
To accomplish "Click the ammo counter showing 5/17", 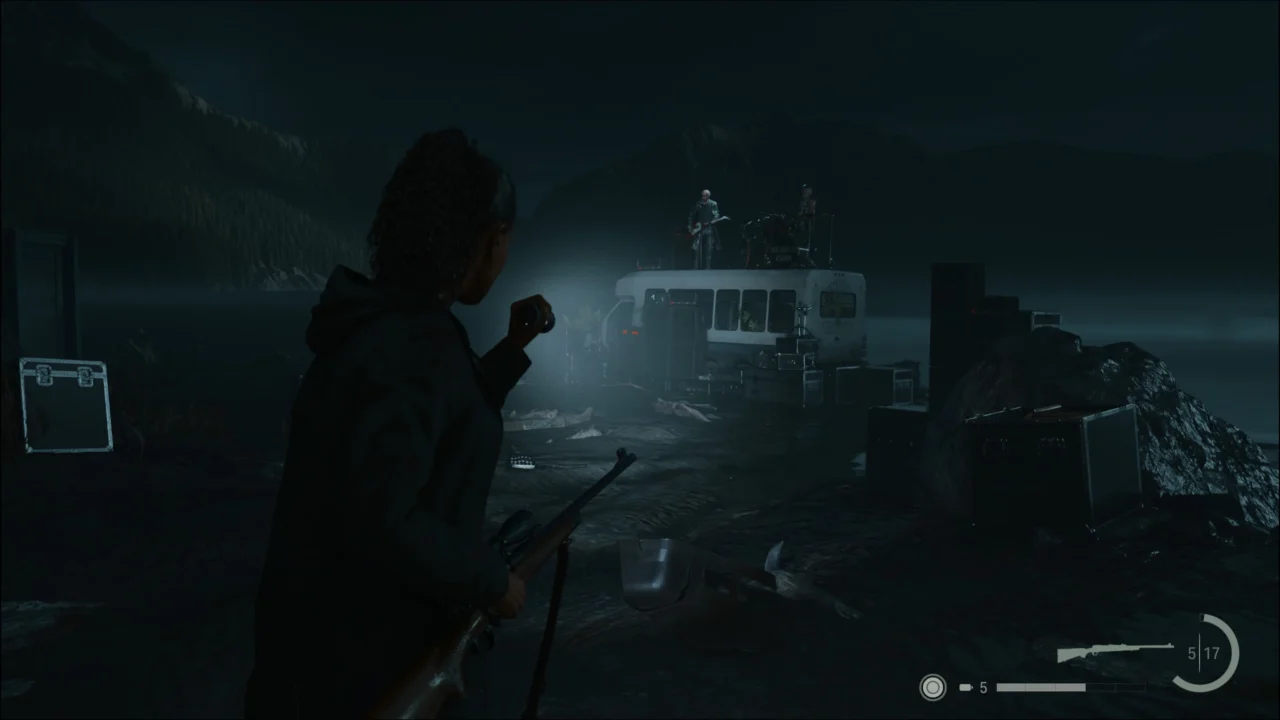I will pos(1201,653).
